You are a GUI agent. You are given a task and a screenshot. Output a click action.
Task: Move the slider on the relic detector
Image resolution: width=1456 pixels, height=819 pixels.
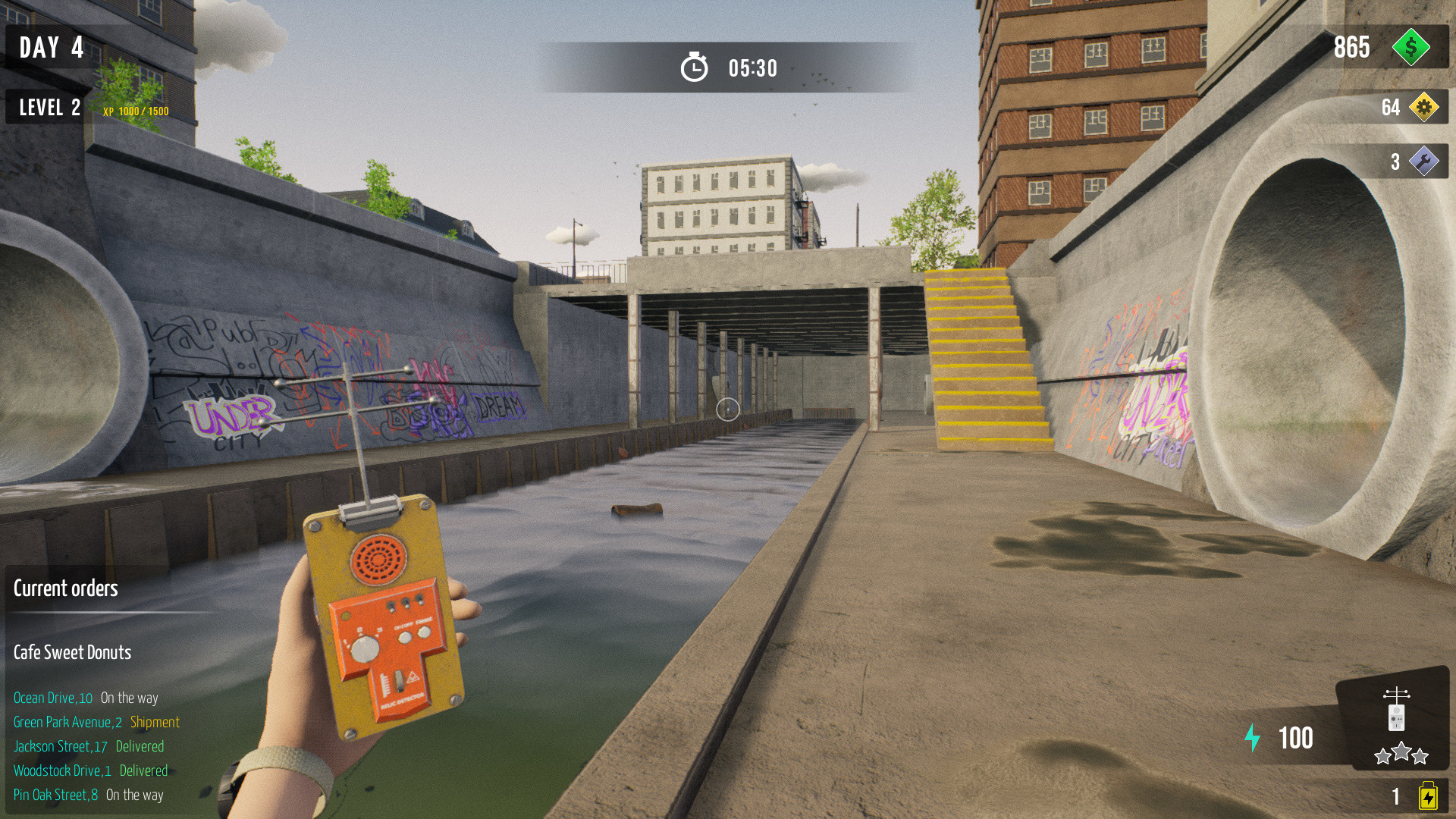(x=398, y=681)
